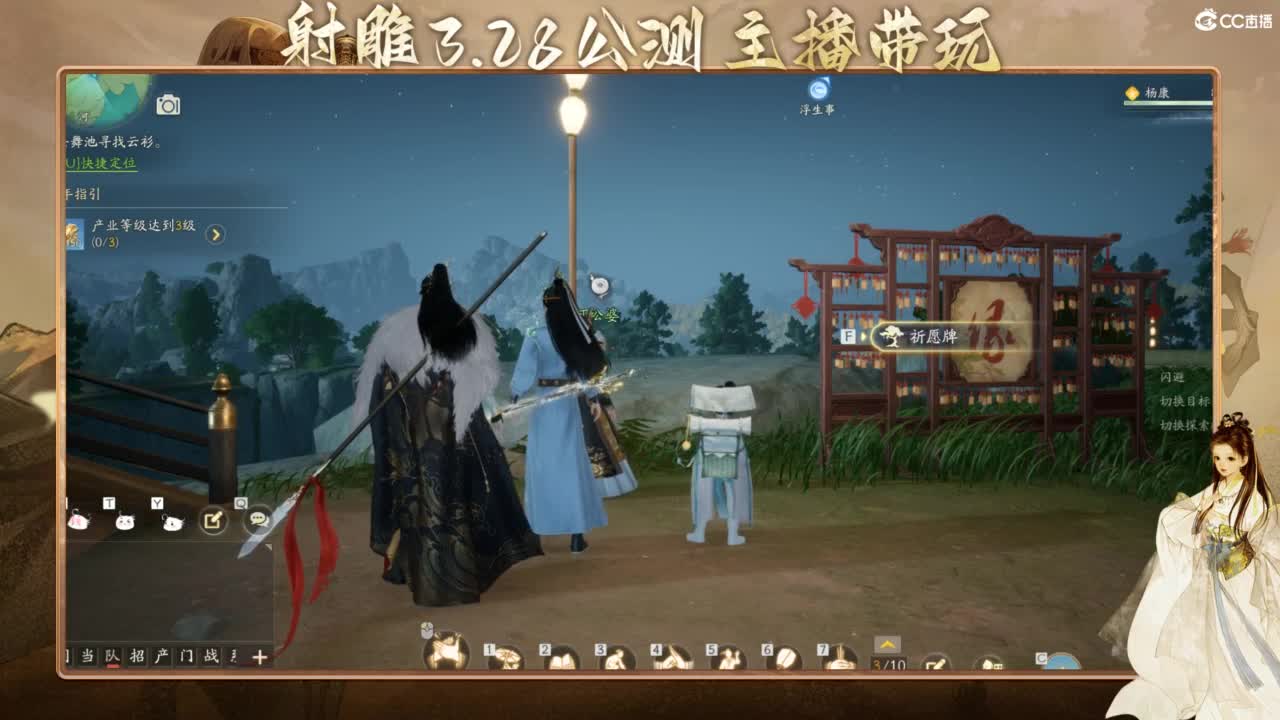
Task: Click the chat bubble icon above the chat panel
Action: (257, 521)
